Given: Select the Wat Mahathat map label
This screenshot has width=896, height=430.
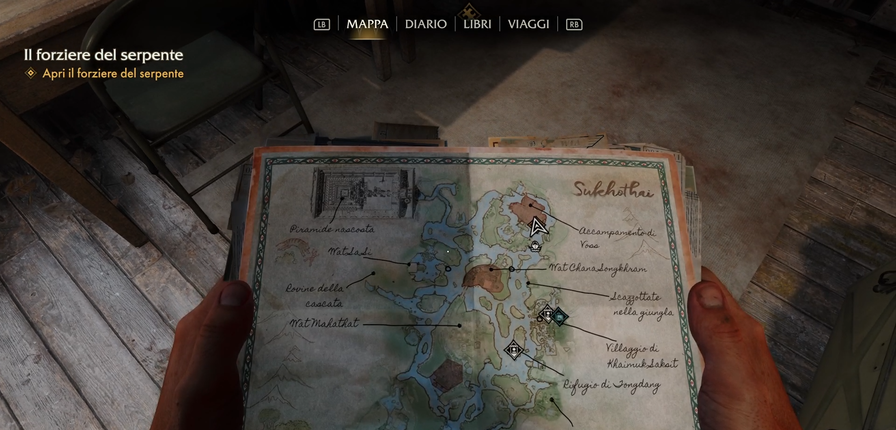Looking at the screenshot, I should tap(323, 323).
